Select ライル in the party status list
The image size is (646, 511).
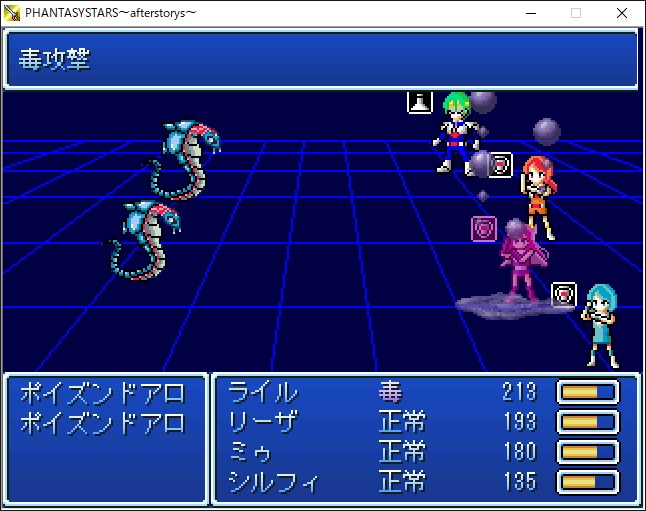pyautogui.click(x=264, y=391)
